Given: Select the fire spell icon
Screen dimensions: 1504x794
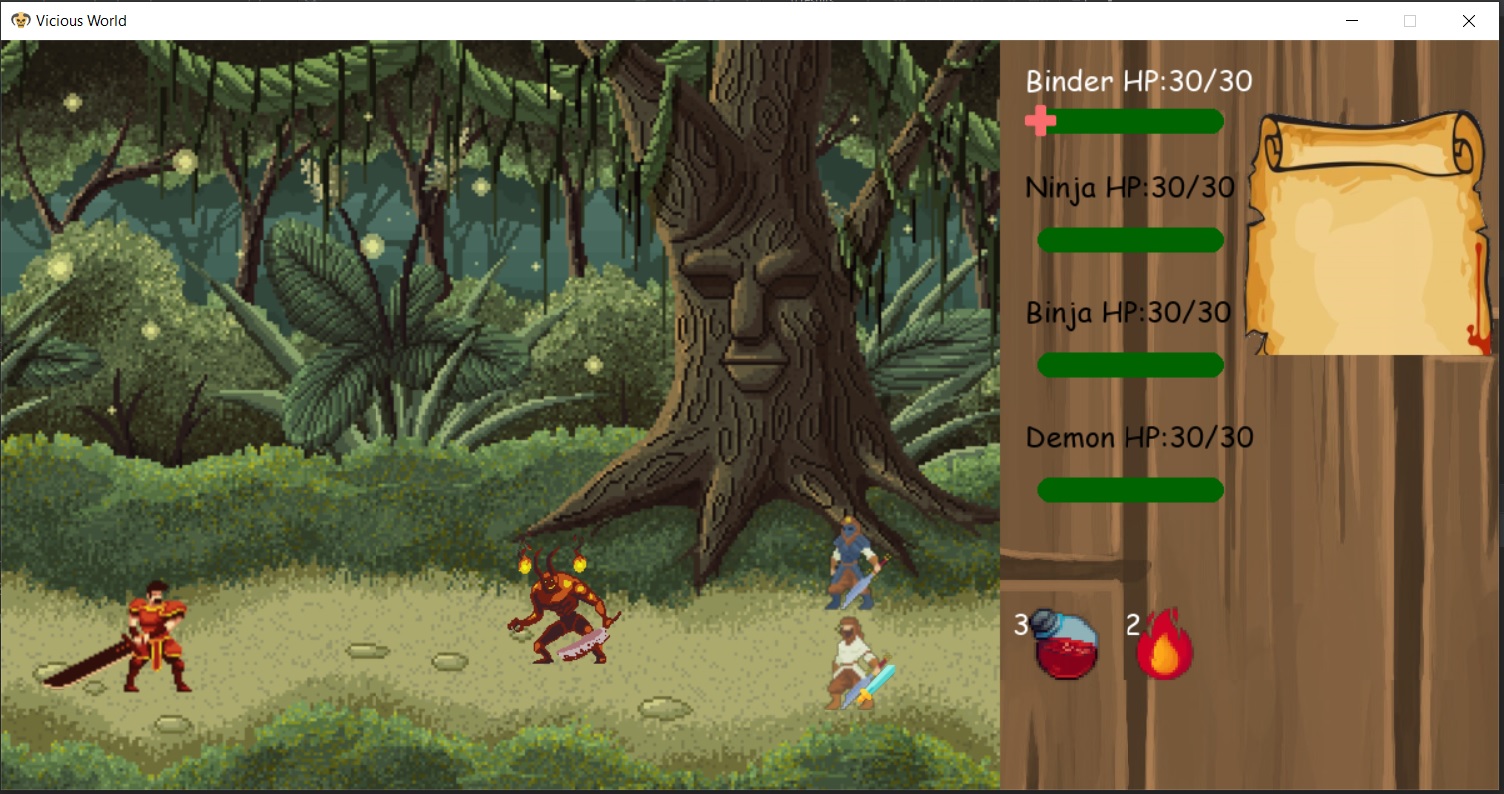Looking at the screenshot, I should coord(1165,645).
